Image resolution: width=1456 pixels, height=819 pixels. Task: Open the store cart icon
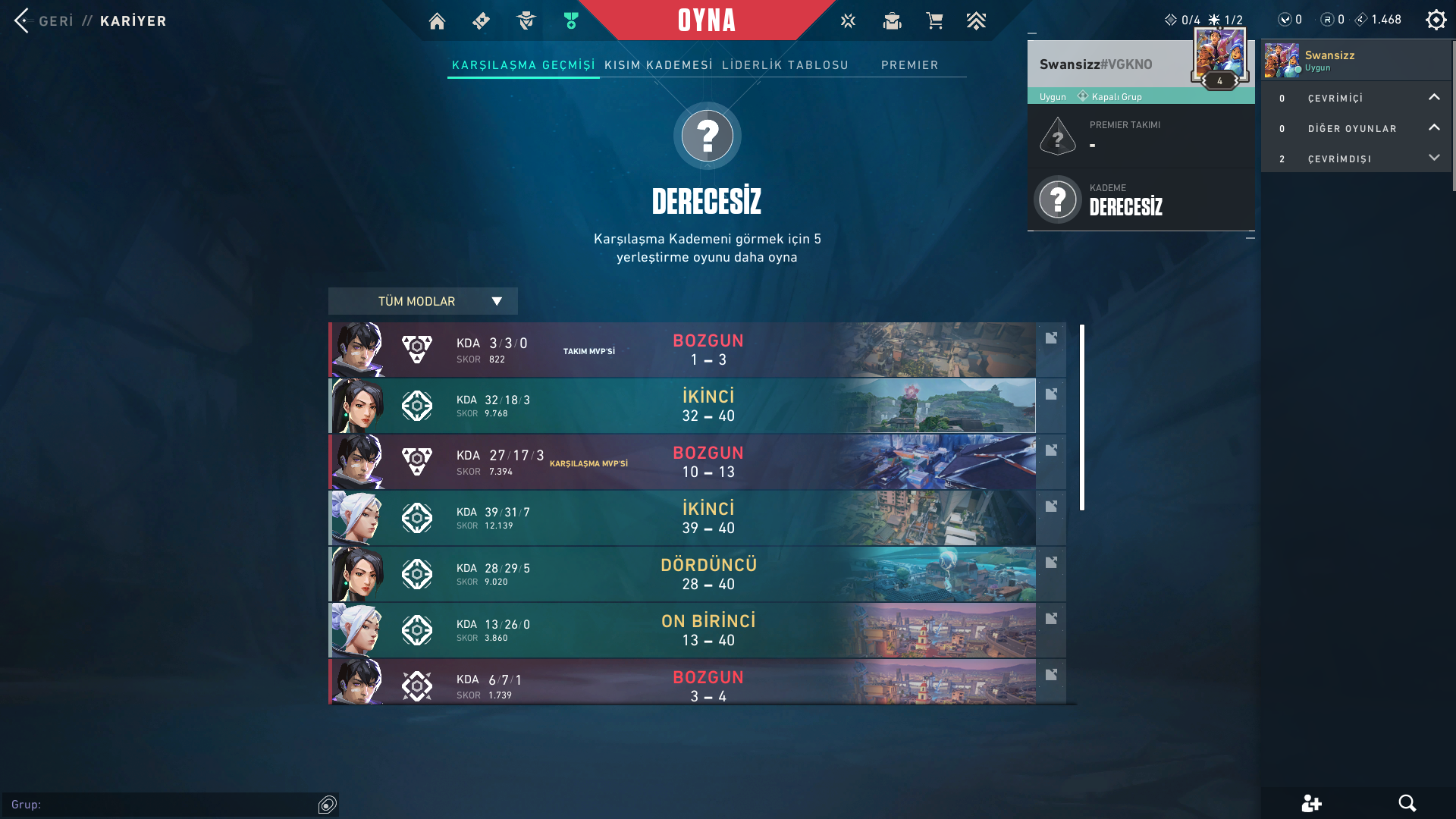coord(934,21)
